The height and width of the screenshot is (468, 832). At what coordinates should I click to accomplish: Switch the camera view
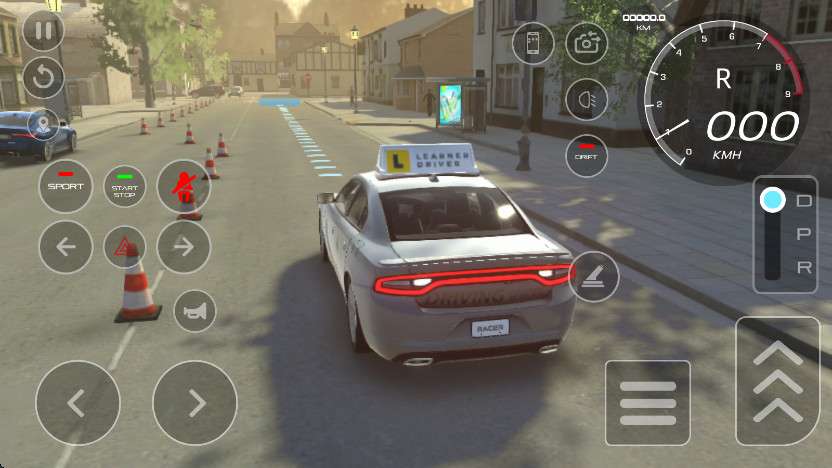(x=587, y=43)
